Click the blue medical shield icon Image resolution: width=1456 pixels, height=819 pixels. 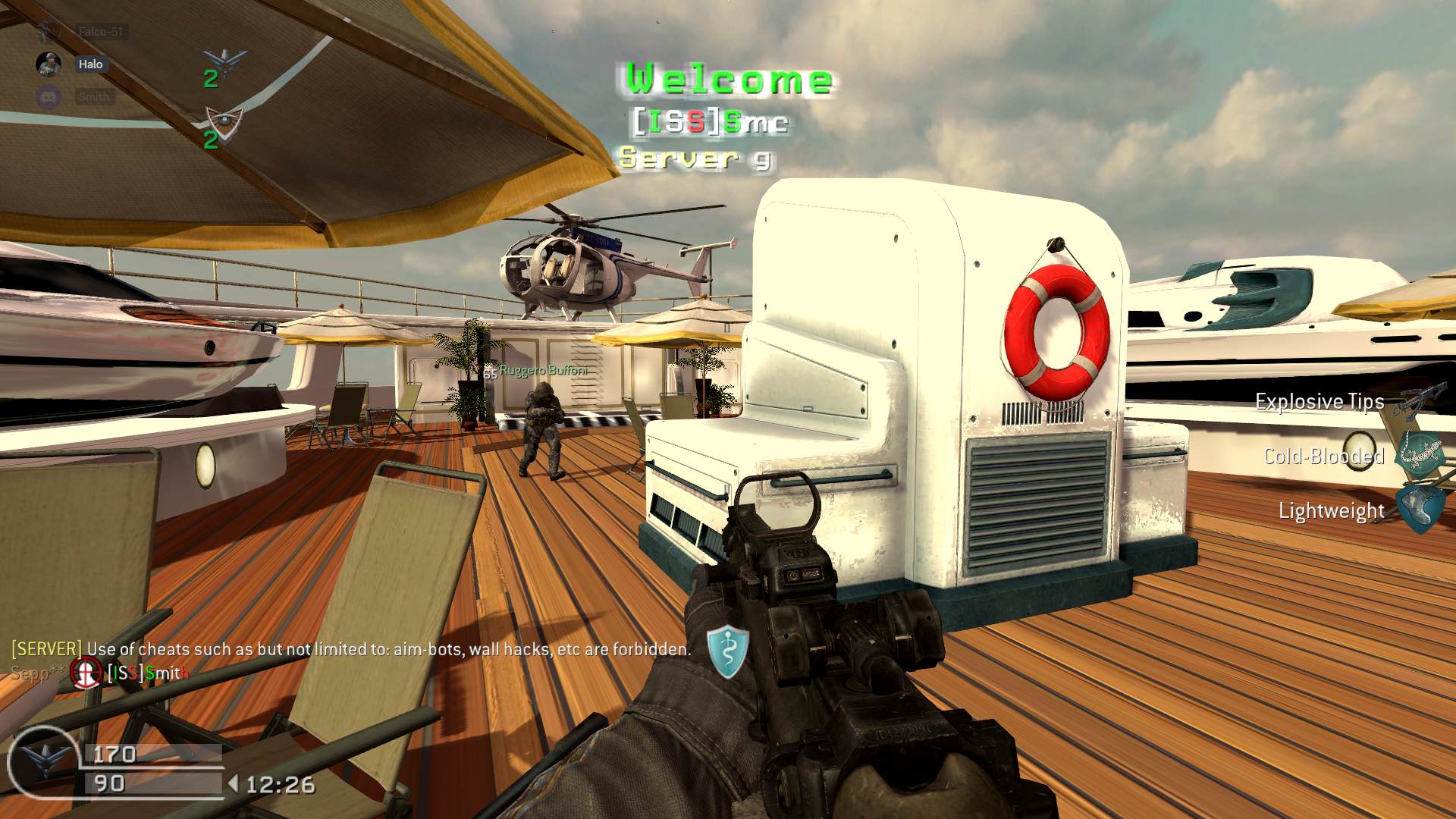[x=727, y=651]
